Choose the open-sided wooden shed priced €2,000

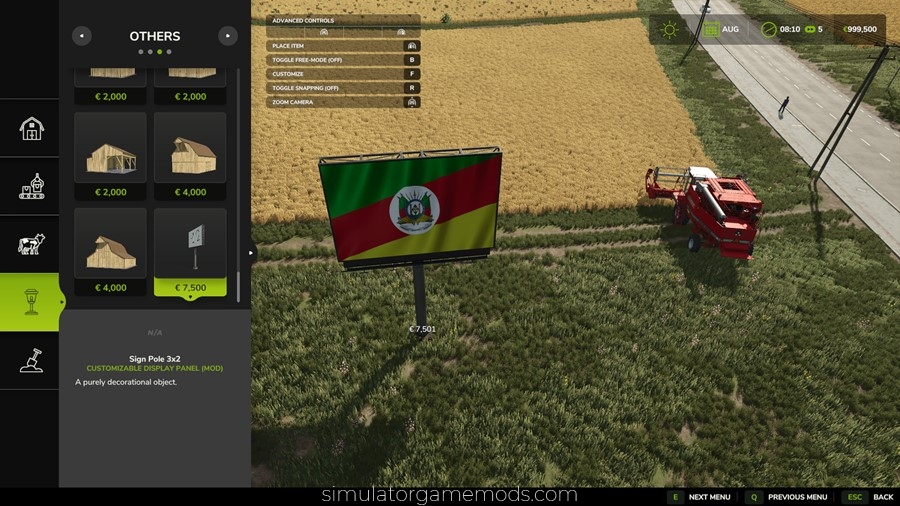pos(110,156)
